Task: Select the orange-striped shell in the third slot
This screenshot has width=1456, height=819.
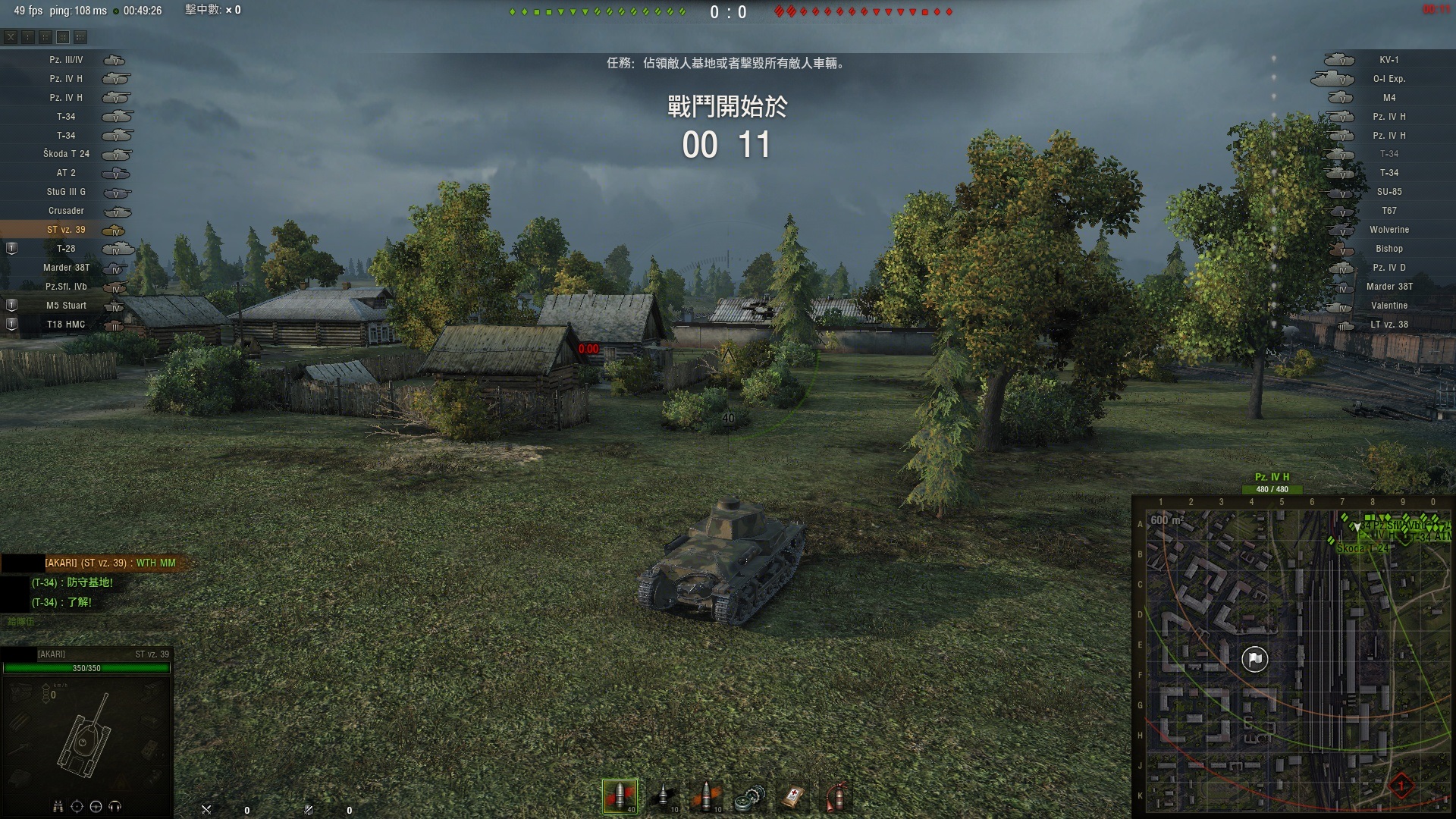Action: point(706,796)
